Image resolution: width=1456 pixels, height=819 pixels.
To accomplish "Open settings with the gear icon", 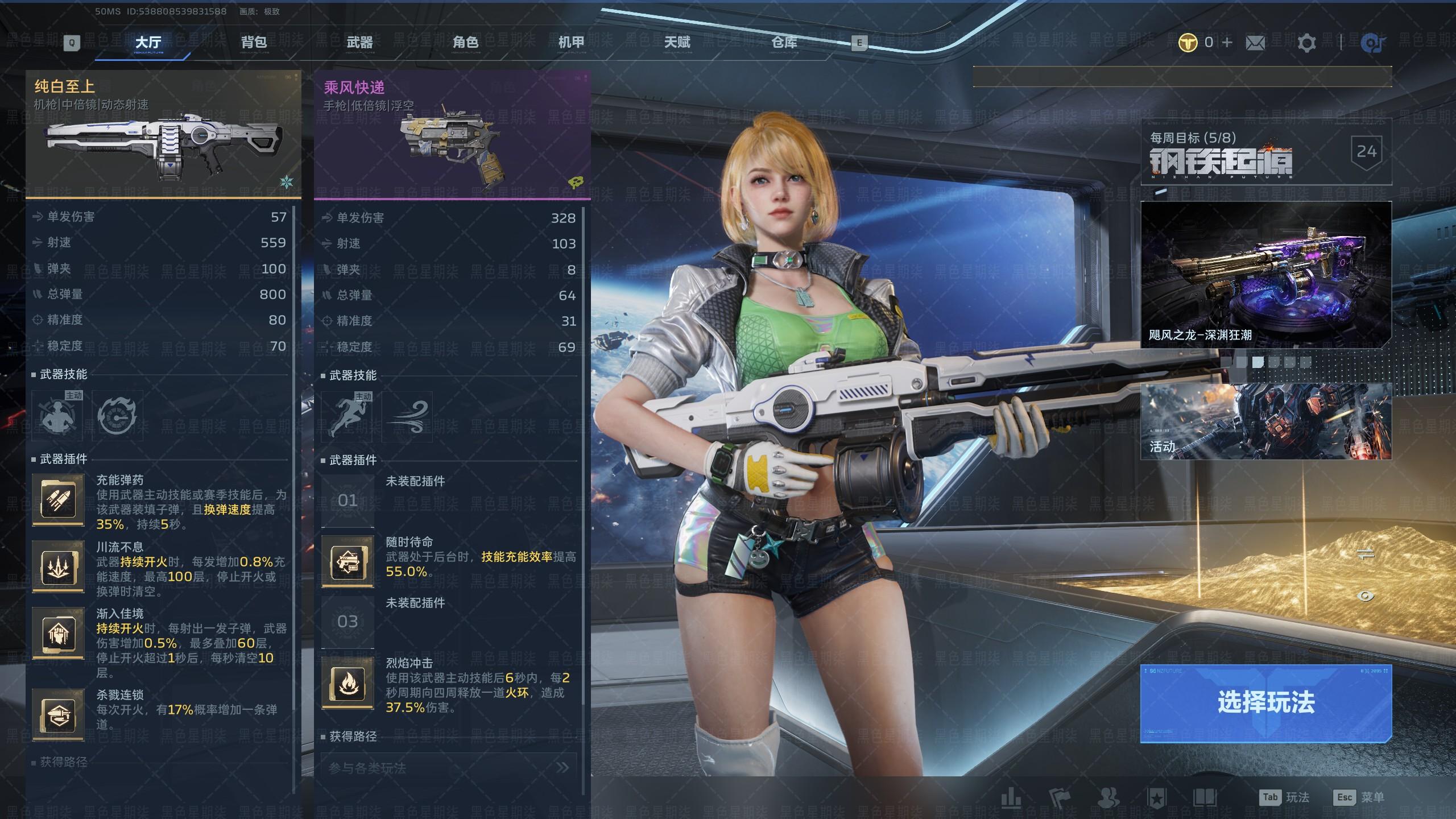I will (x=1306, y=43).
